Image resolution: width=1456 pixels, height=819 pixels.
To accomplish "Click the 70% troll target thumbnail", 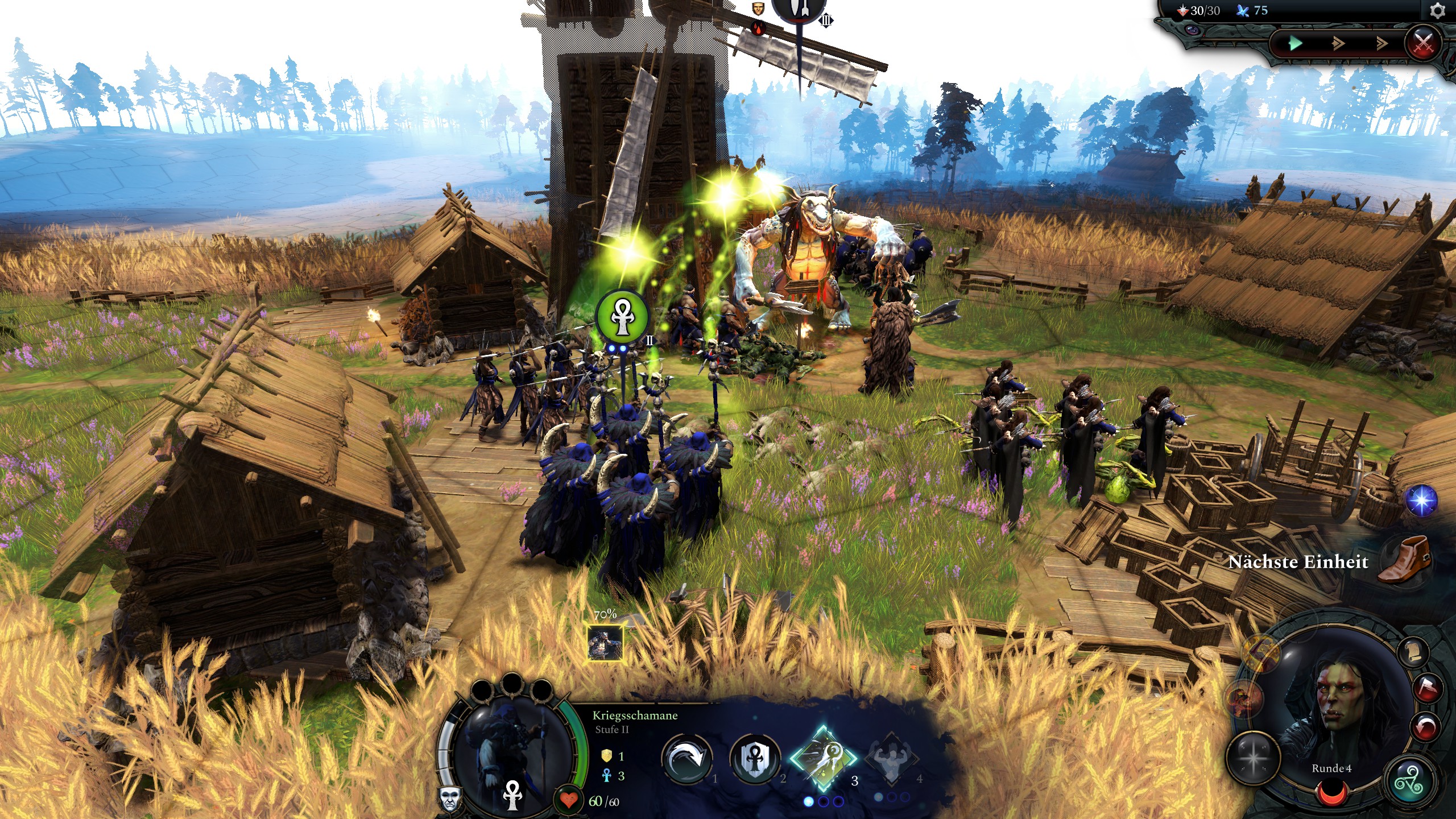I will [x=605, y=643].
